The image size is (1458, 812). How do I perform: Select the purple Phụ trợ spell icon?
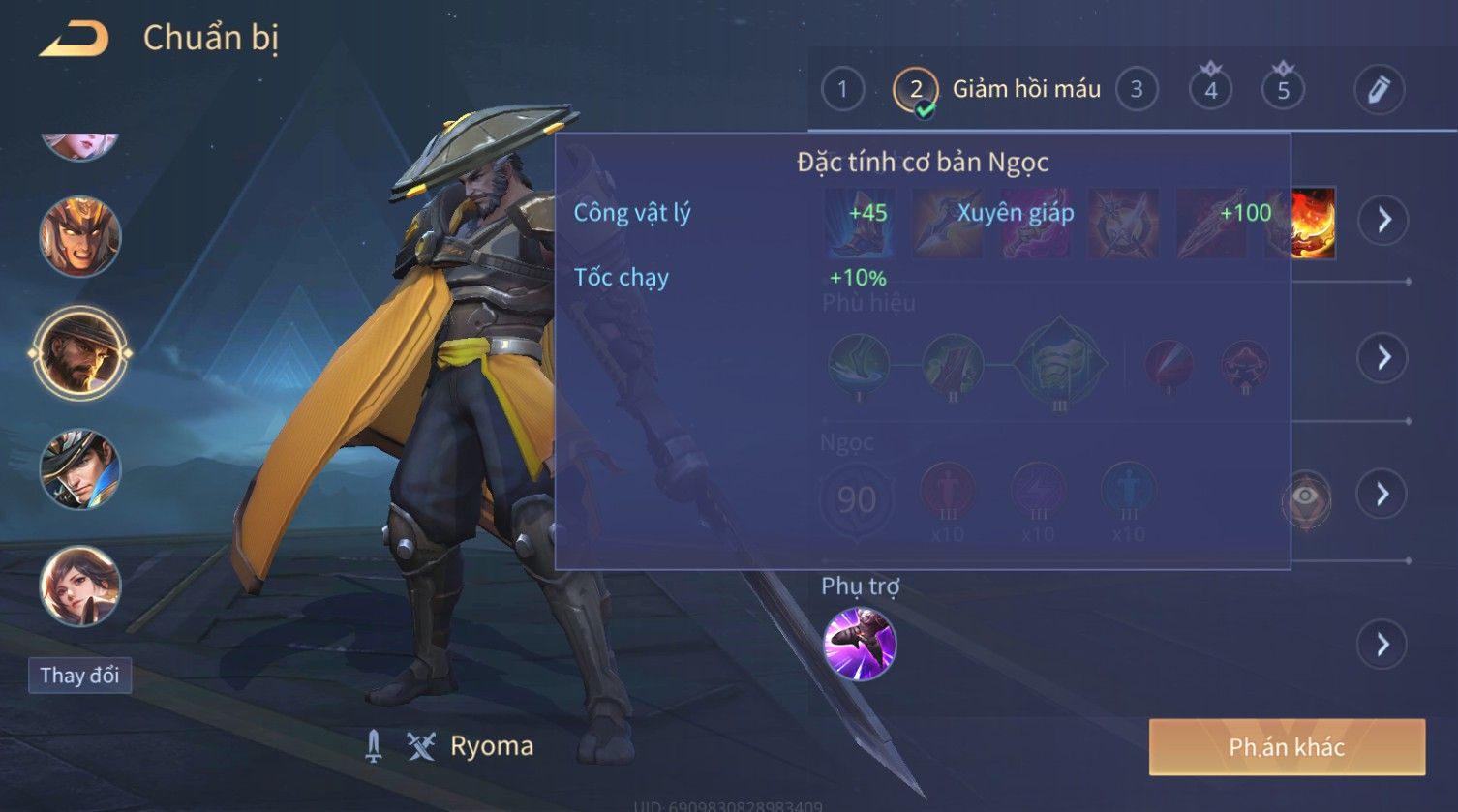(x=860, y=645)
